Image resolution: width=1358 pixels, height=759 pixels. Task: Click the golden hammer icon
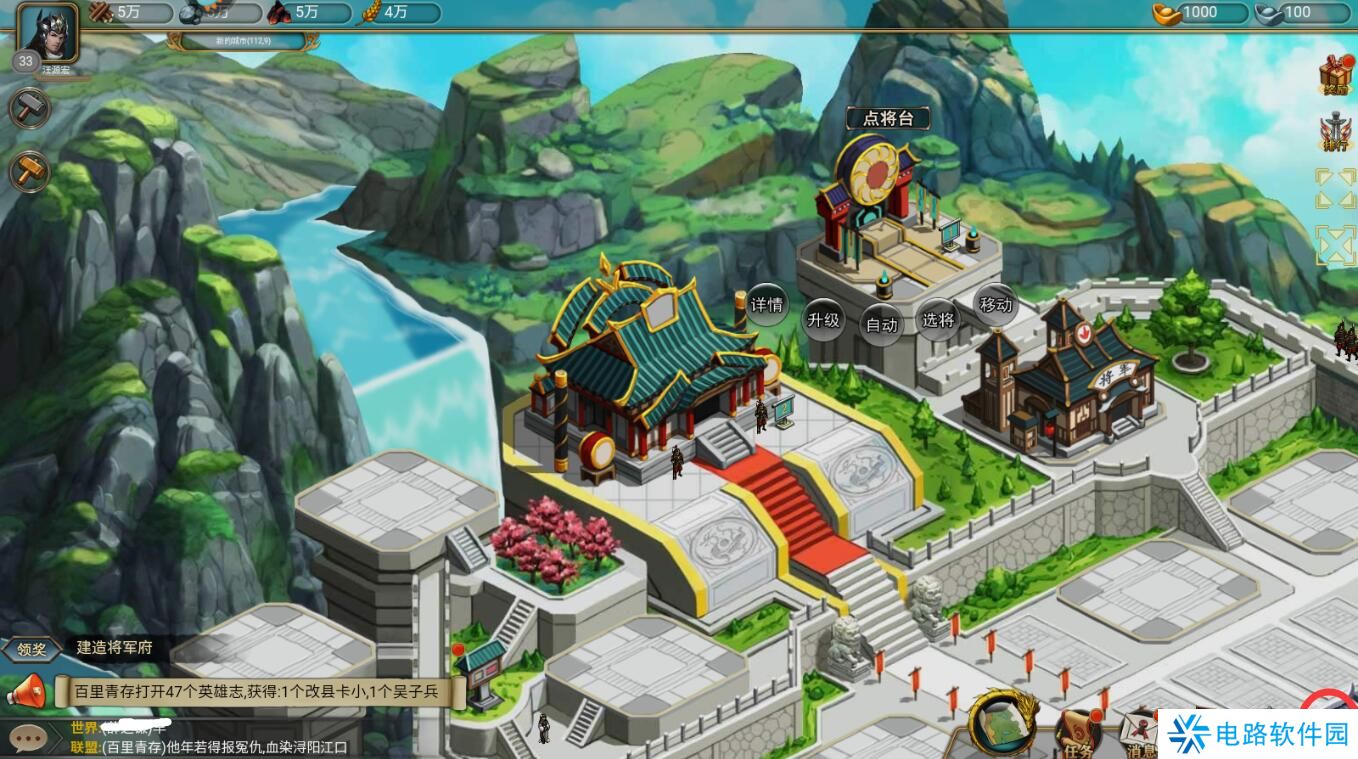click(29, 170)
